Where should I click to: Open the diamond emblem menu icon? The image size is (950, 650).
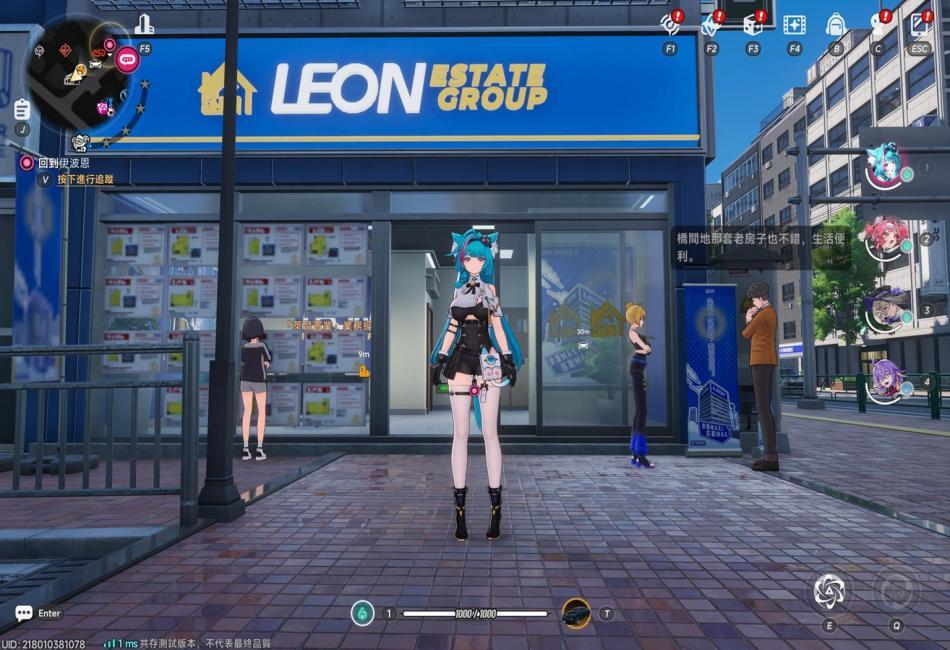coord(712,24)
